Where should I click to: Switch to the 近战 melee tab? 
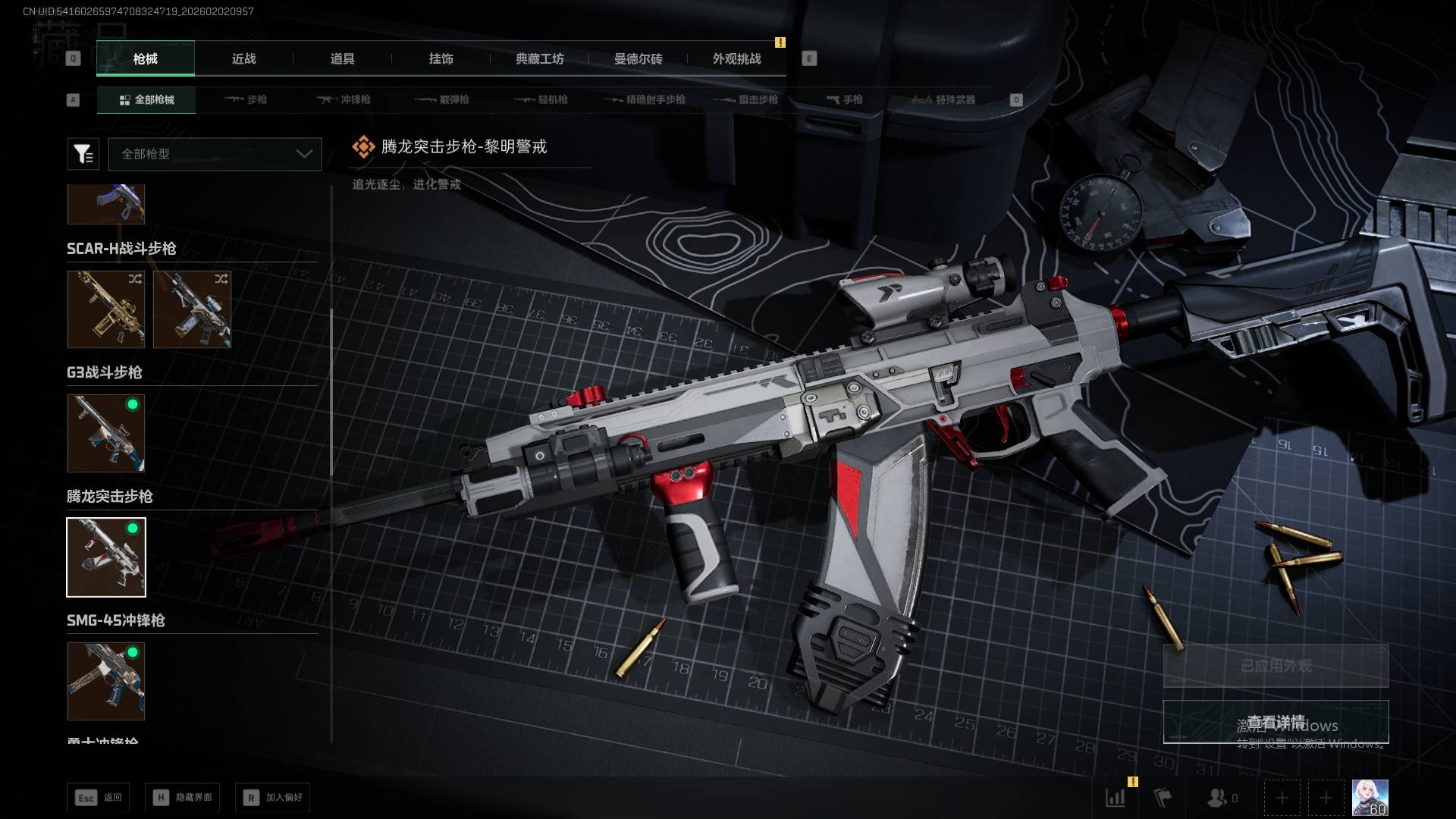tap(243, 59)
